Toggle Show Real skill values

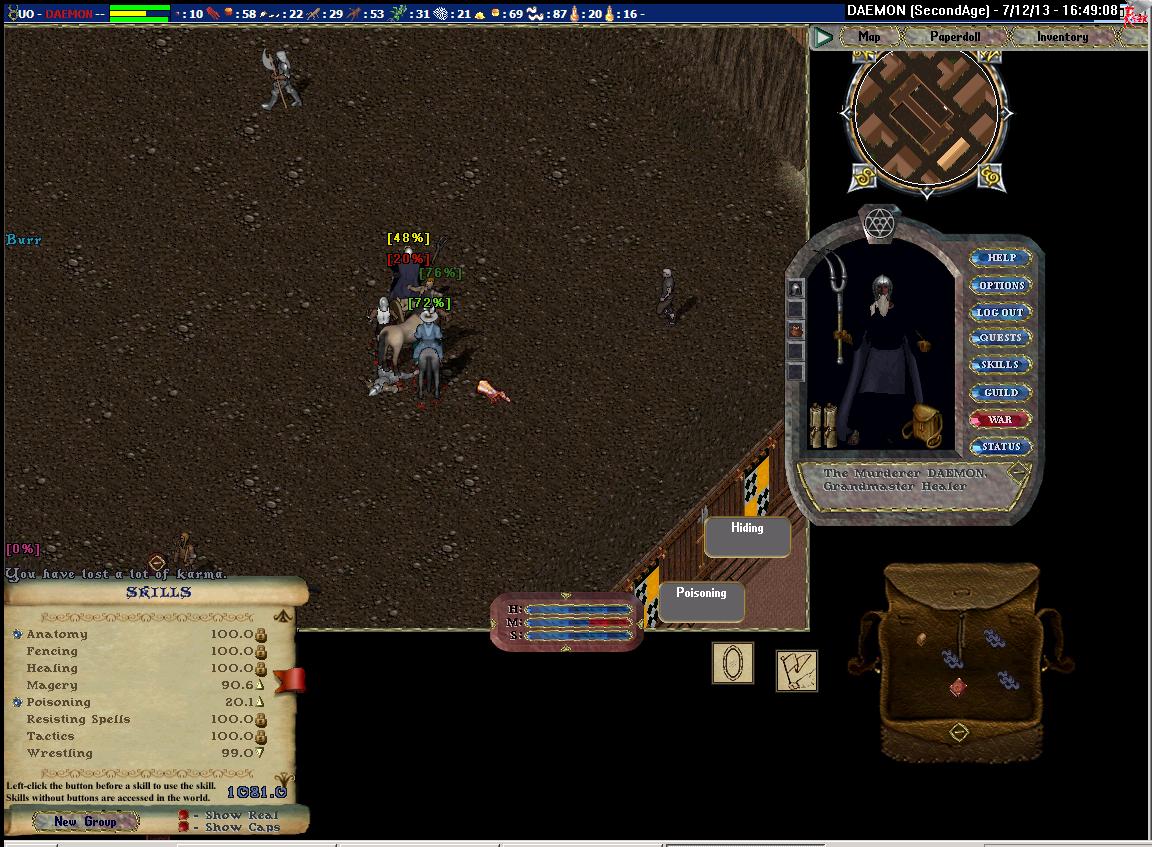point(183,815)
